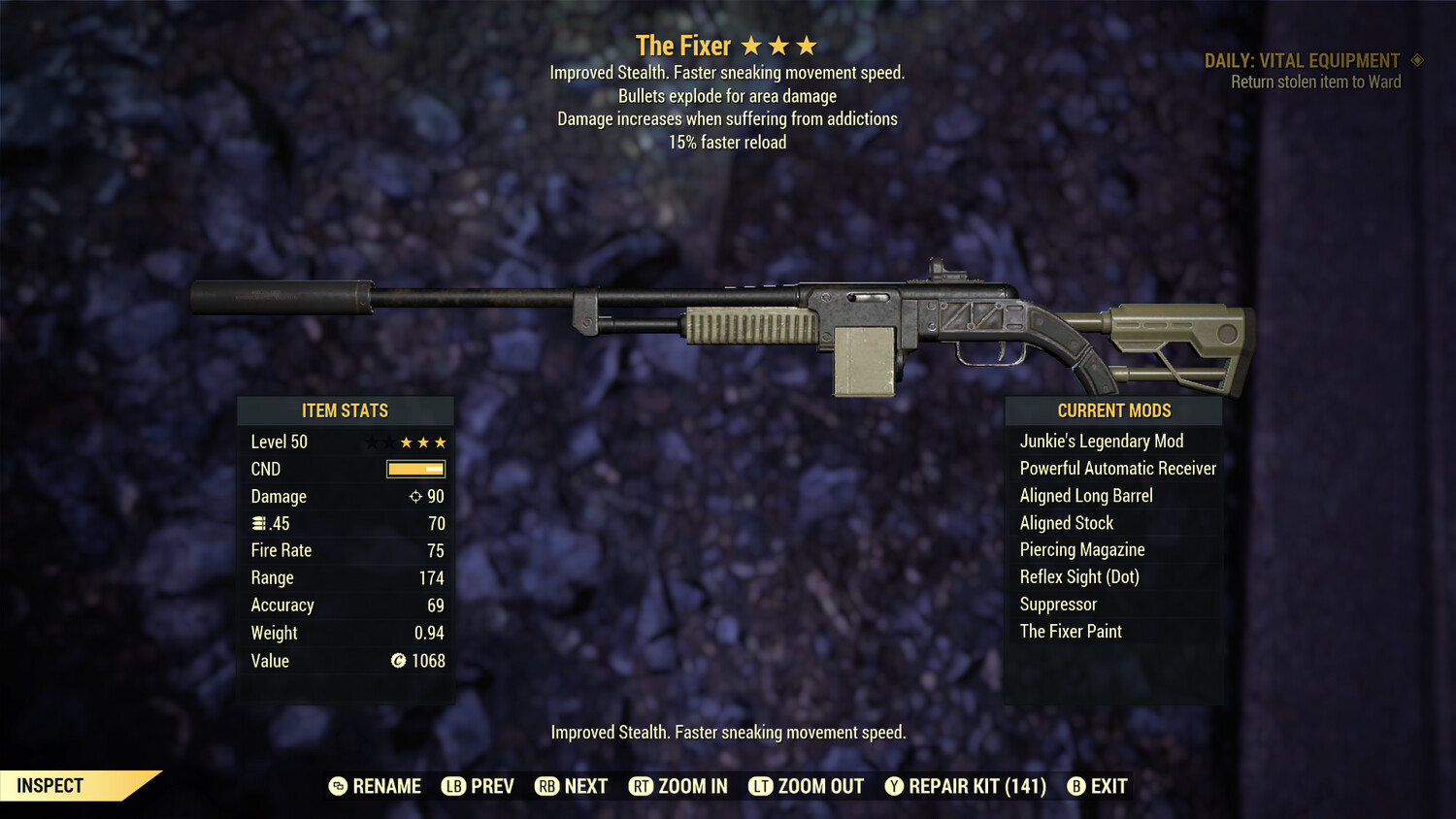
Task: Click the RT icon next to ZOOM IN
Action: point(642,786)
